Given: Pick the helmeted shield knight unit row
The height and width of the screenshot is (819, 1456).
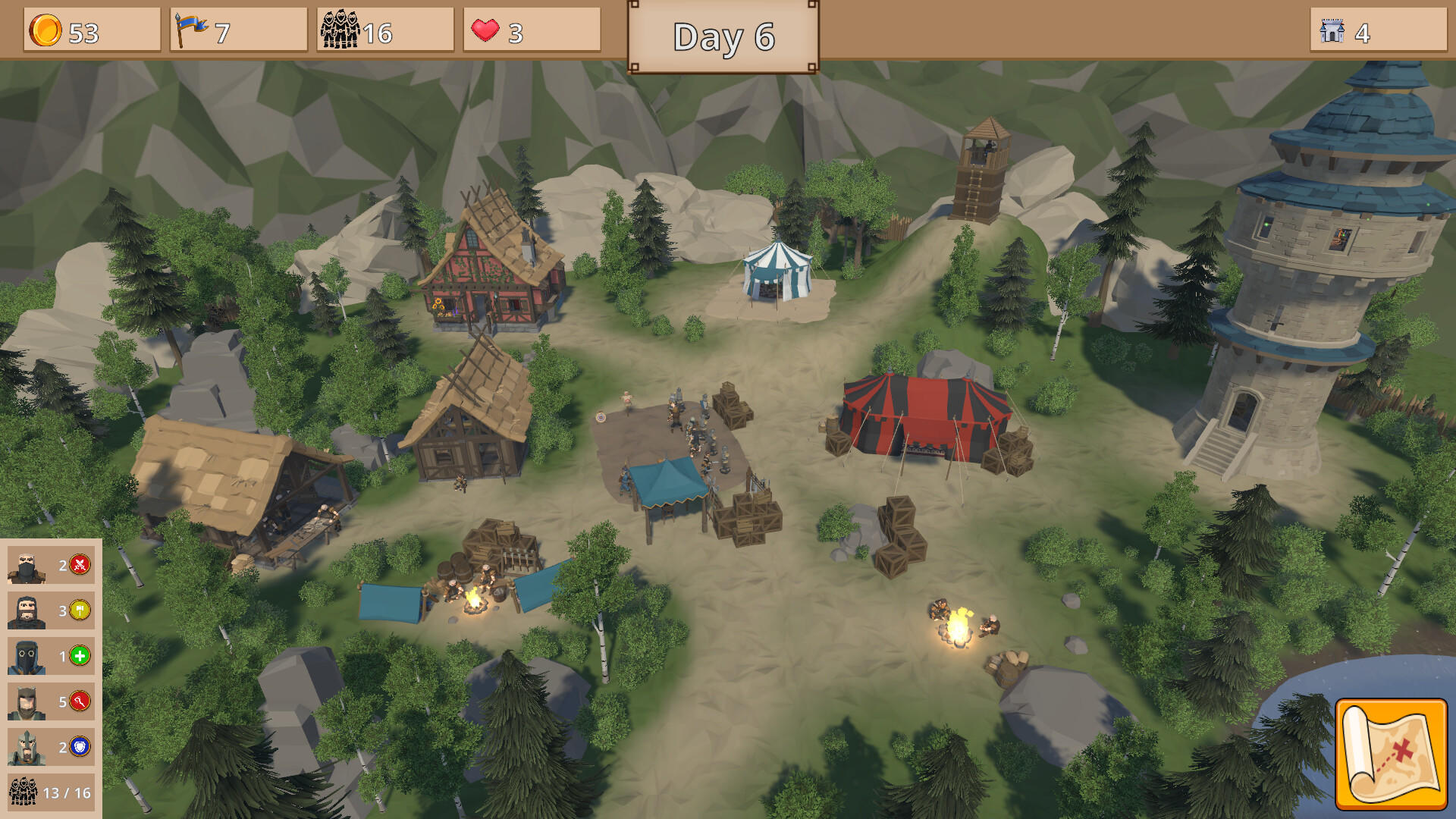Looking at the screenshot, I should [x=50, y=747].
